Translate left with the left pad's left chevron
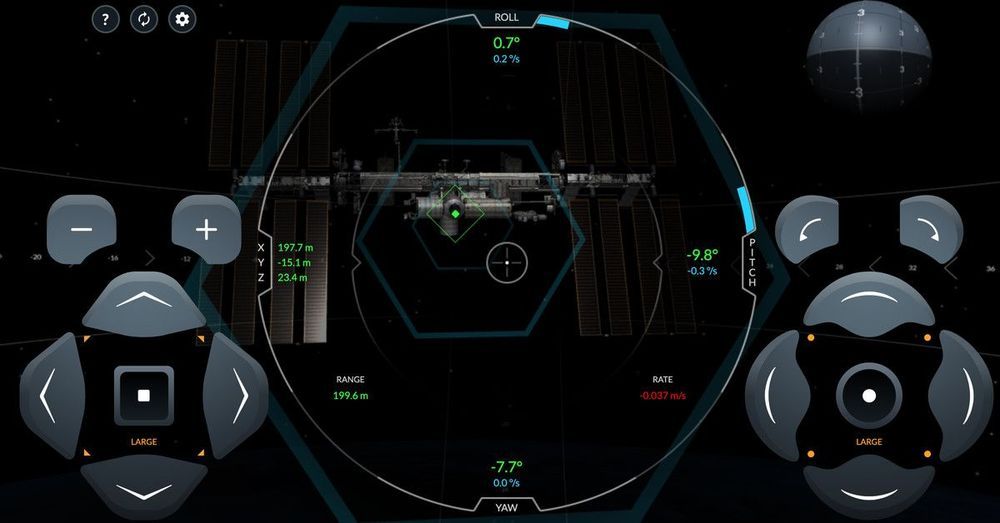 pyautogui.click(x=48, y=395)
